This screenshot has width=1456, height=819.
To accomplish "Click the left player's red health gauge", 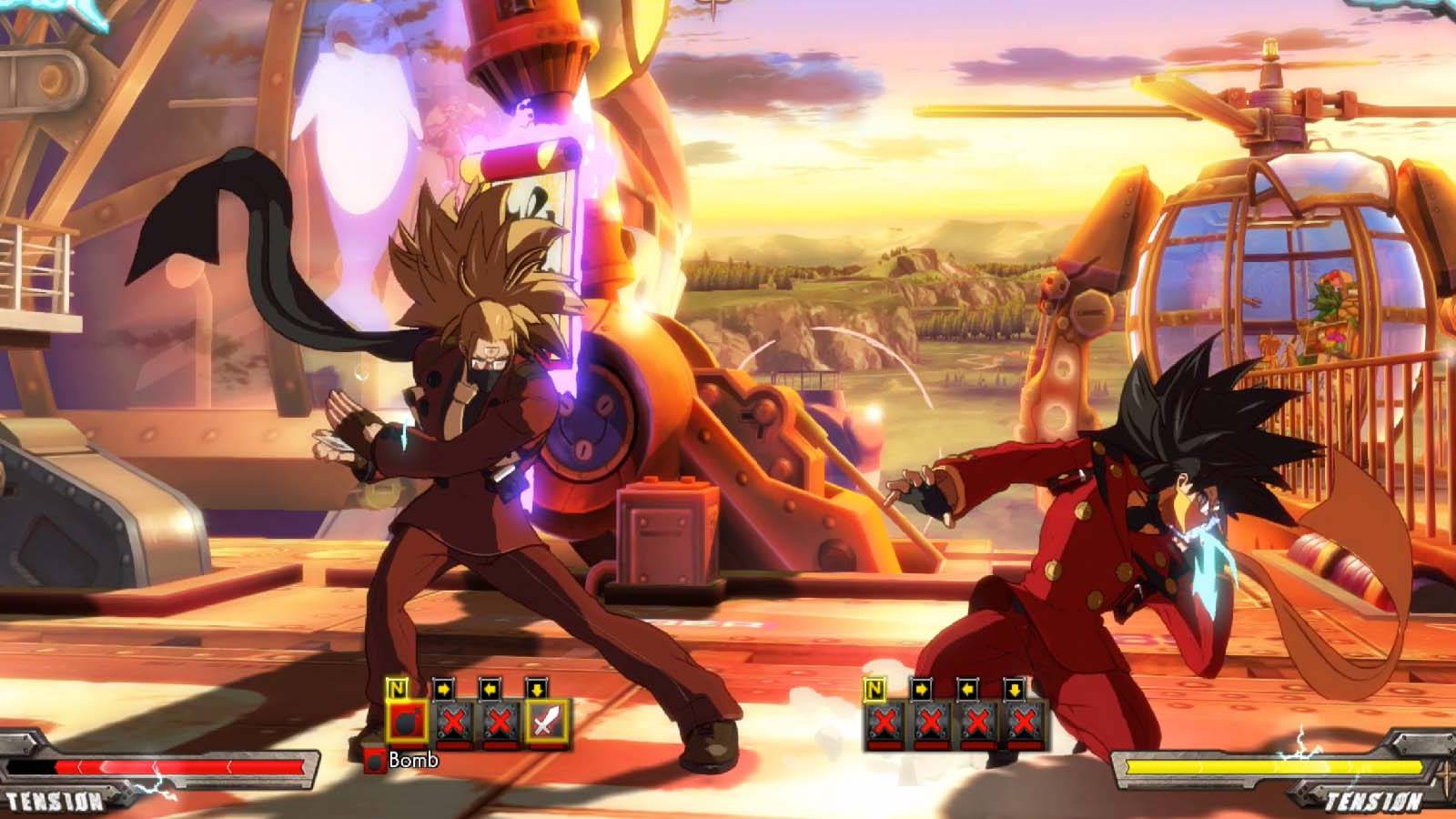I will coord(173,767).
